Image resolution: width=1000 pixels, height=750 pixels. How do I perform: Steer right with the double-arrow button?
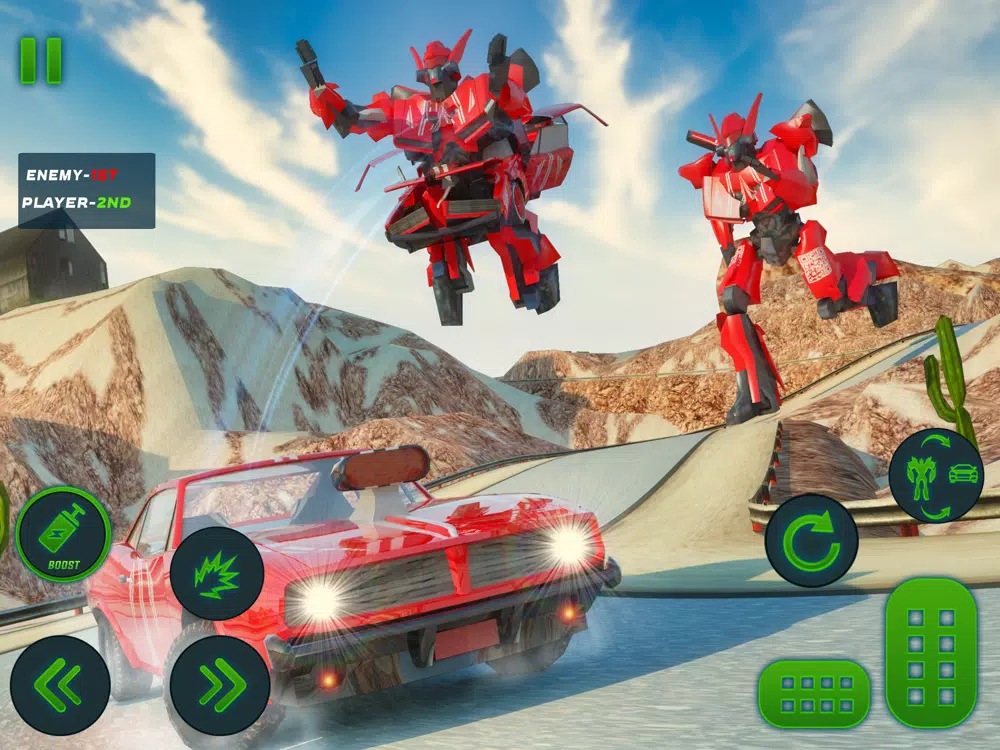[219, 685]
